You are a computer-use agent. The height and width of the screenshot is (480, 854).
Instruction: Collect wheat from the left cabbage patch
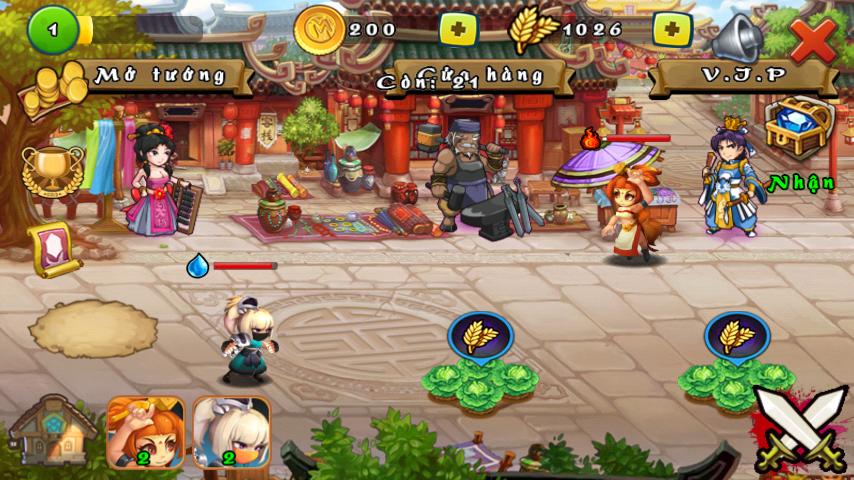tap(481, 337)
